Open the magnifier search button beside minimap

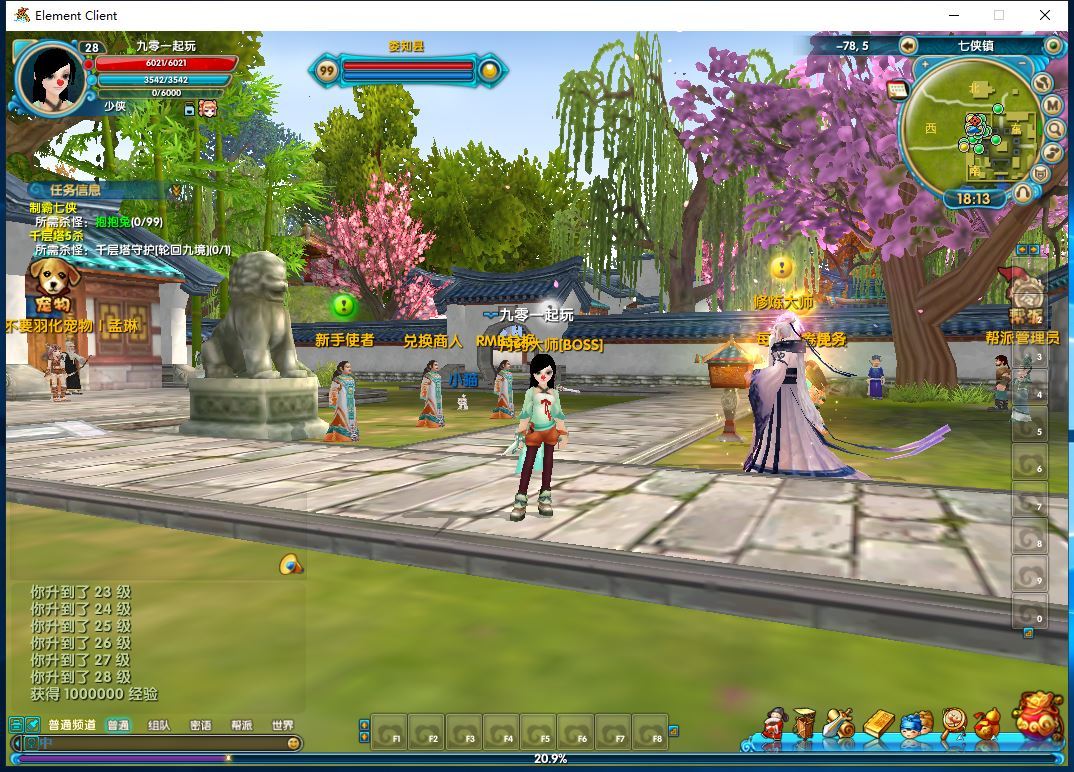1054,129
